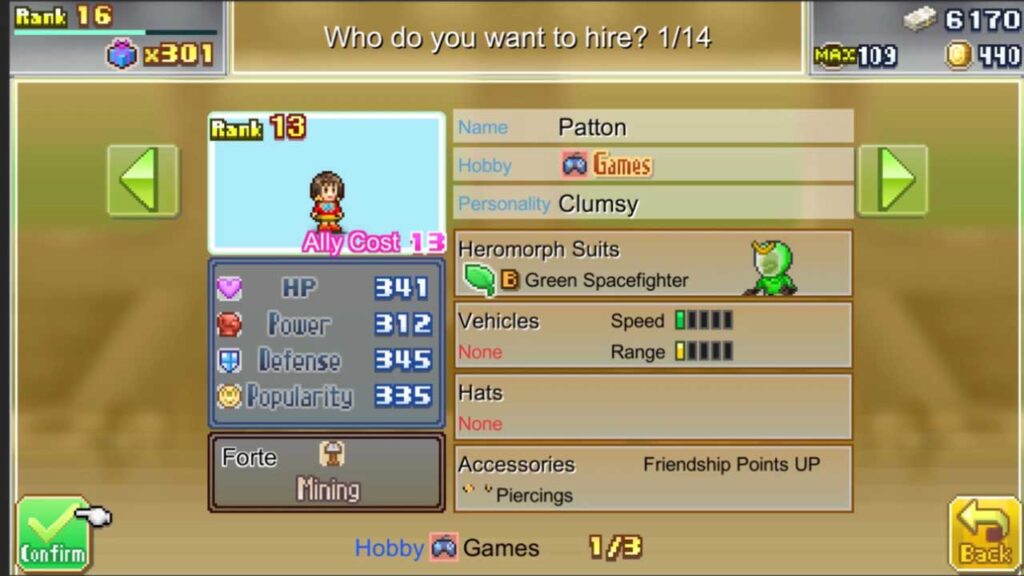Show the next hire candidate
Image resolution: width=1024 pixels, height=576 pixels.
coord(892,180)
